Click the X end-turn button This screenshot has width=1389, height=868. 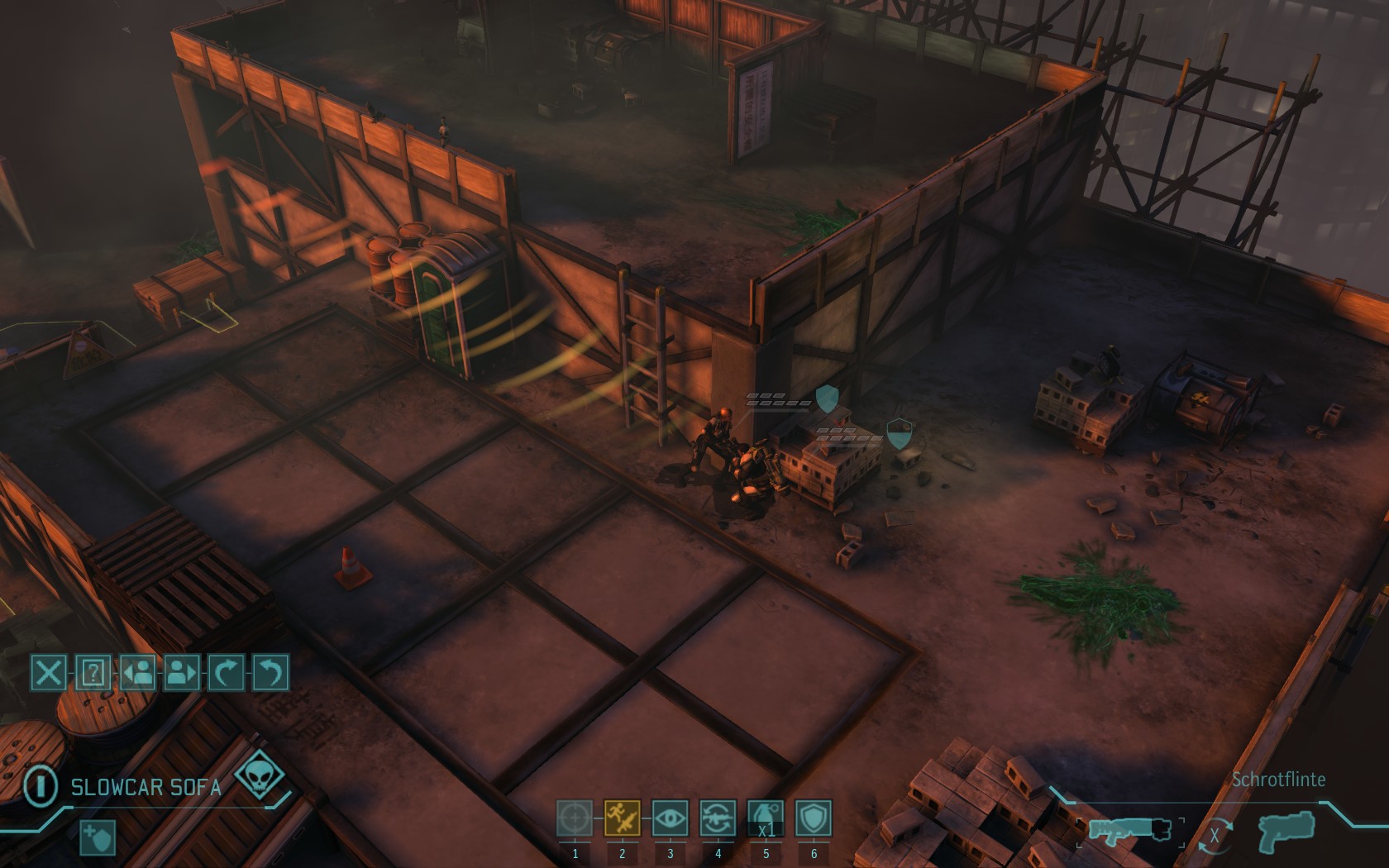[x=49, y=673]
